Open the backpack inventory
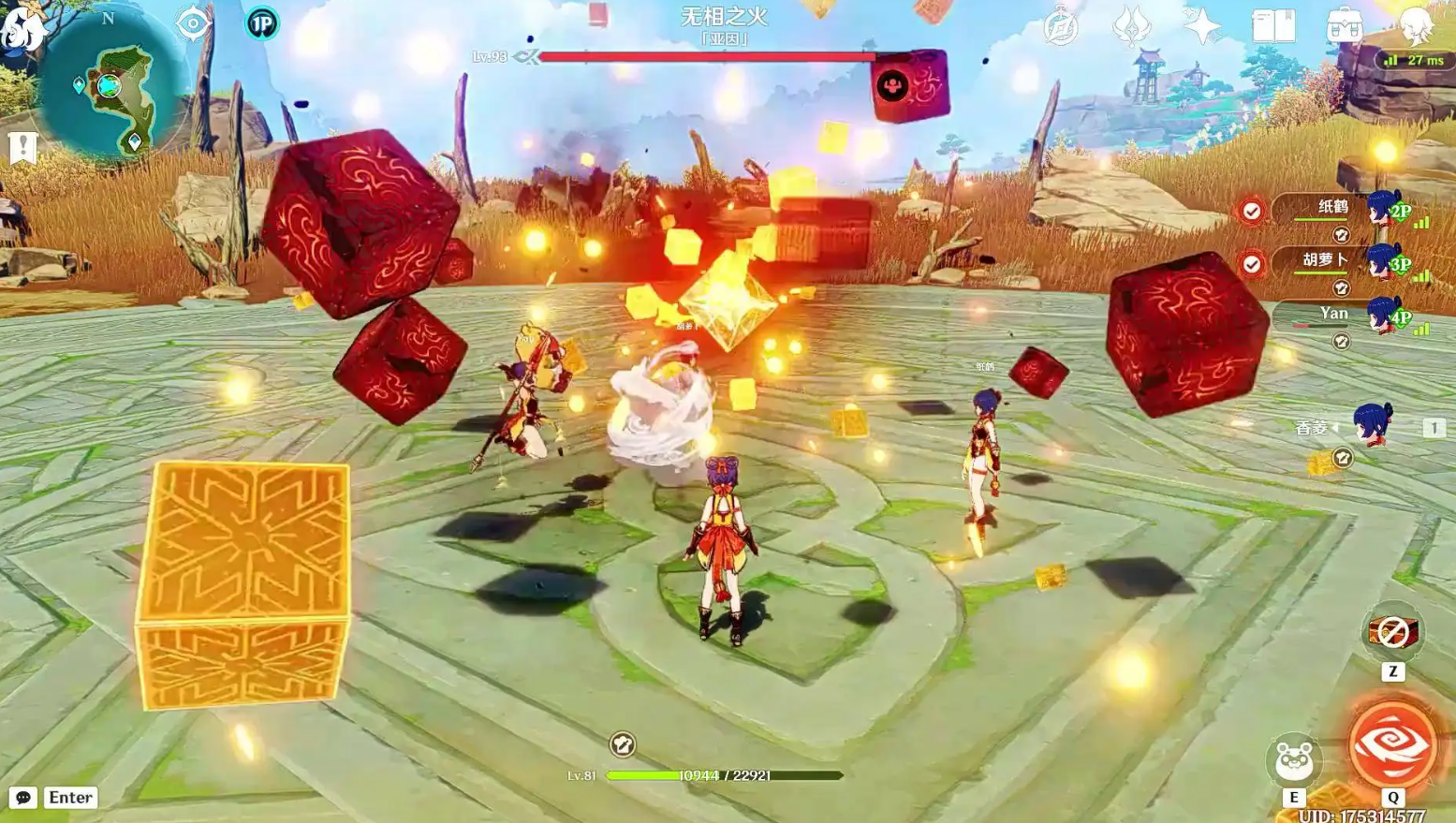This screenshot has width=1456, height=823. 1345,26
